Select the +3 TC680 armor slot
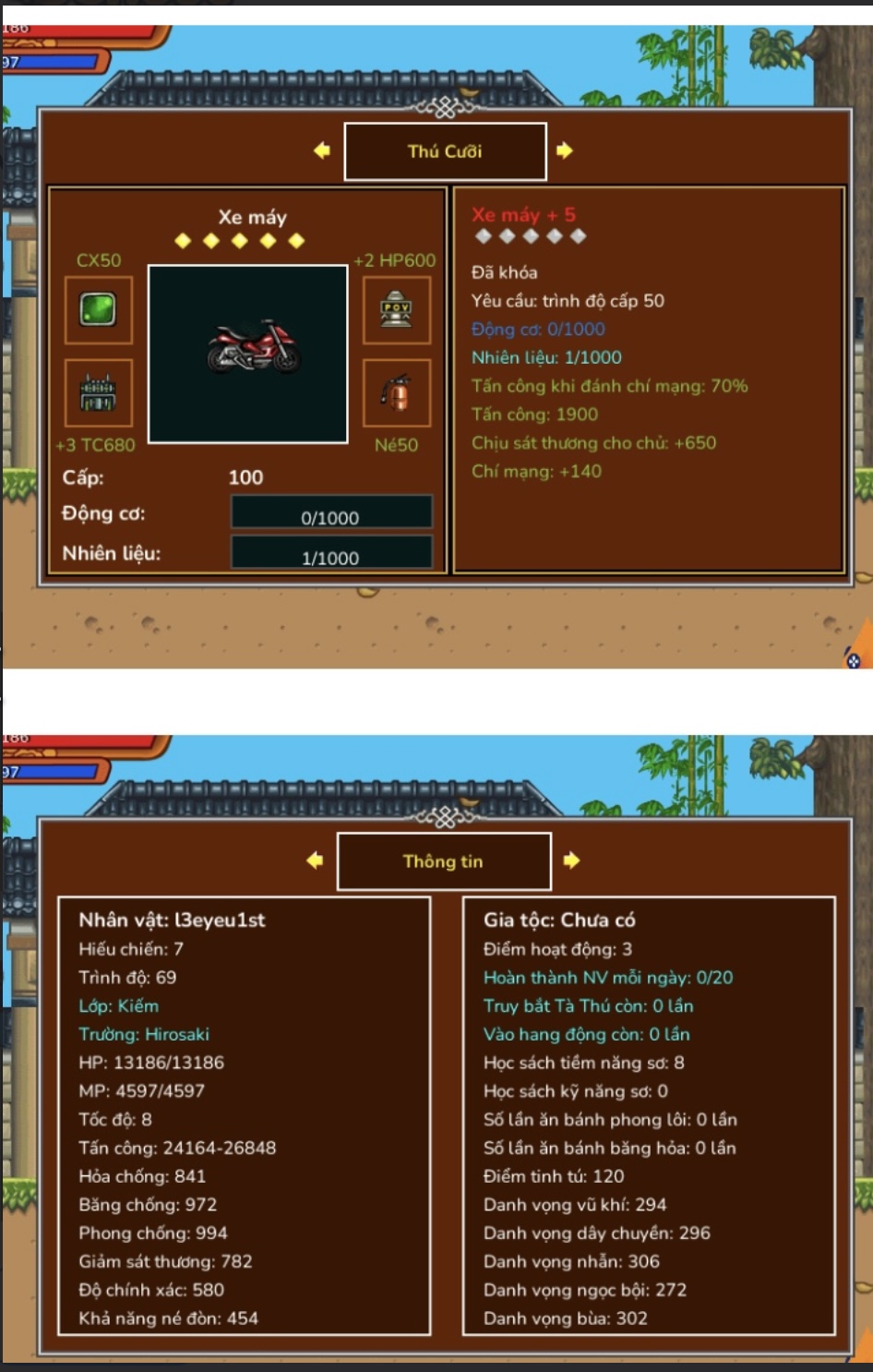873x1372 pixels. 99,393
